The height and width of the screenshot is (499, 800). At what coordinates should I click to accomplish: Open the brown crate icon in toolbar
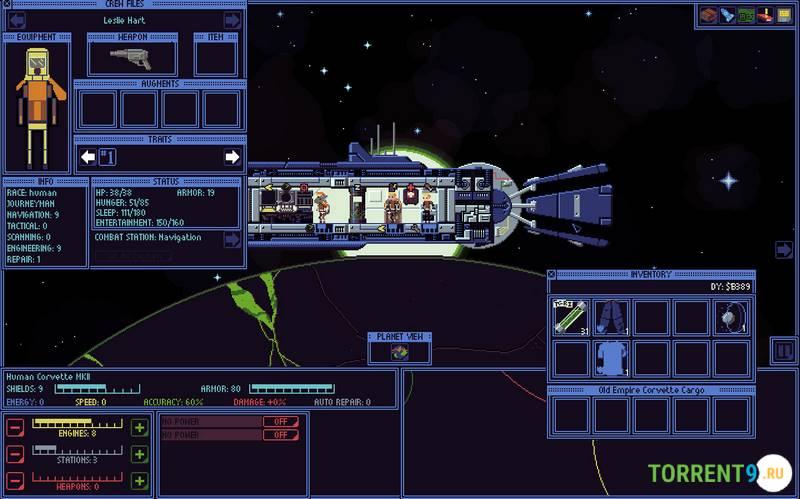[708, 15]
